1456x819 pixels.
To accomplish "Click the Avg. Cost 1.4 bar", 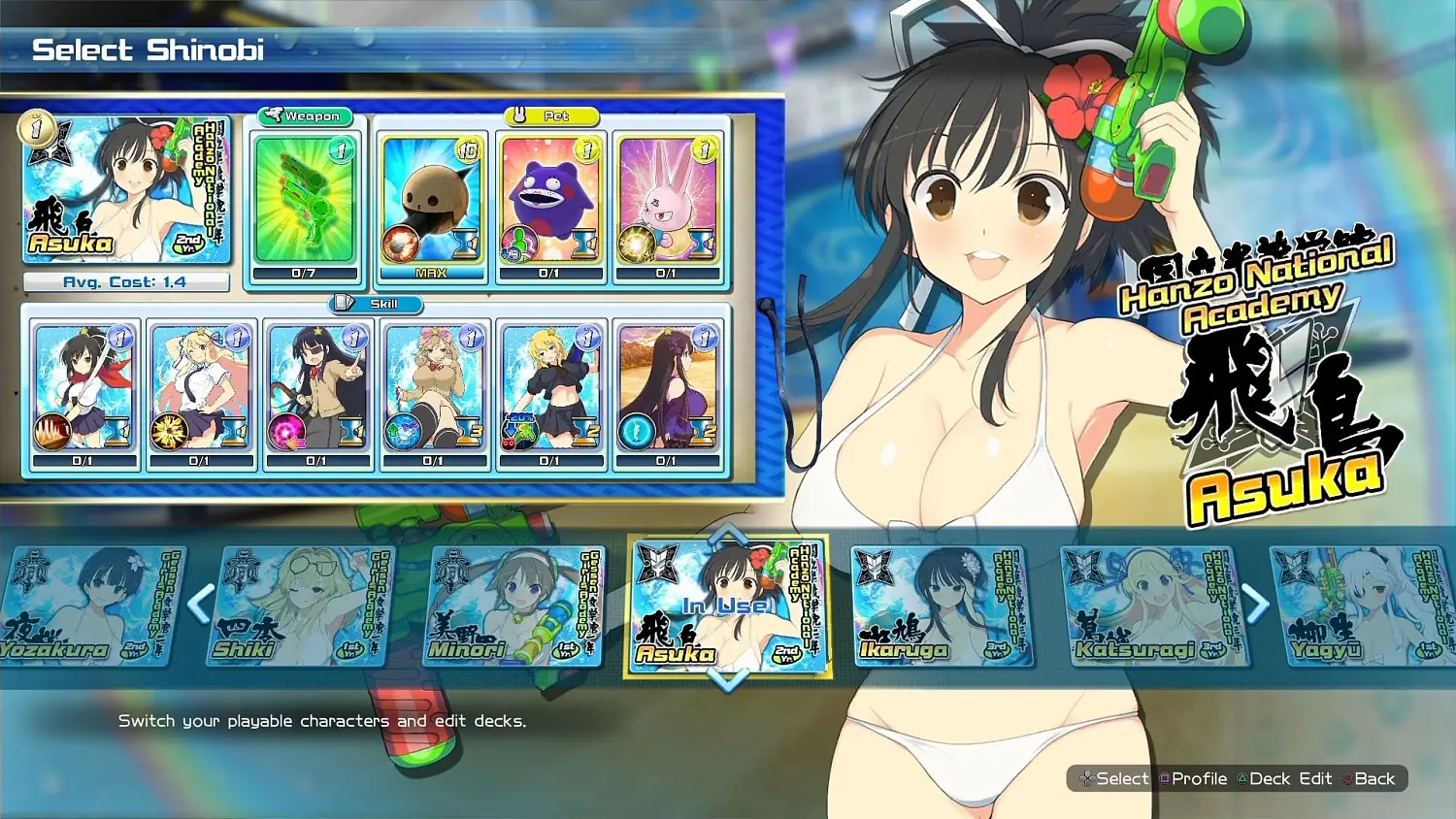I will point(125,281).
